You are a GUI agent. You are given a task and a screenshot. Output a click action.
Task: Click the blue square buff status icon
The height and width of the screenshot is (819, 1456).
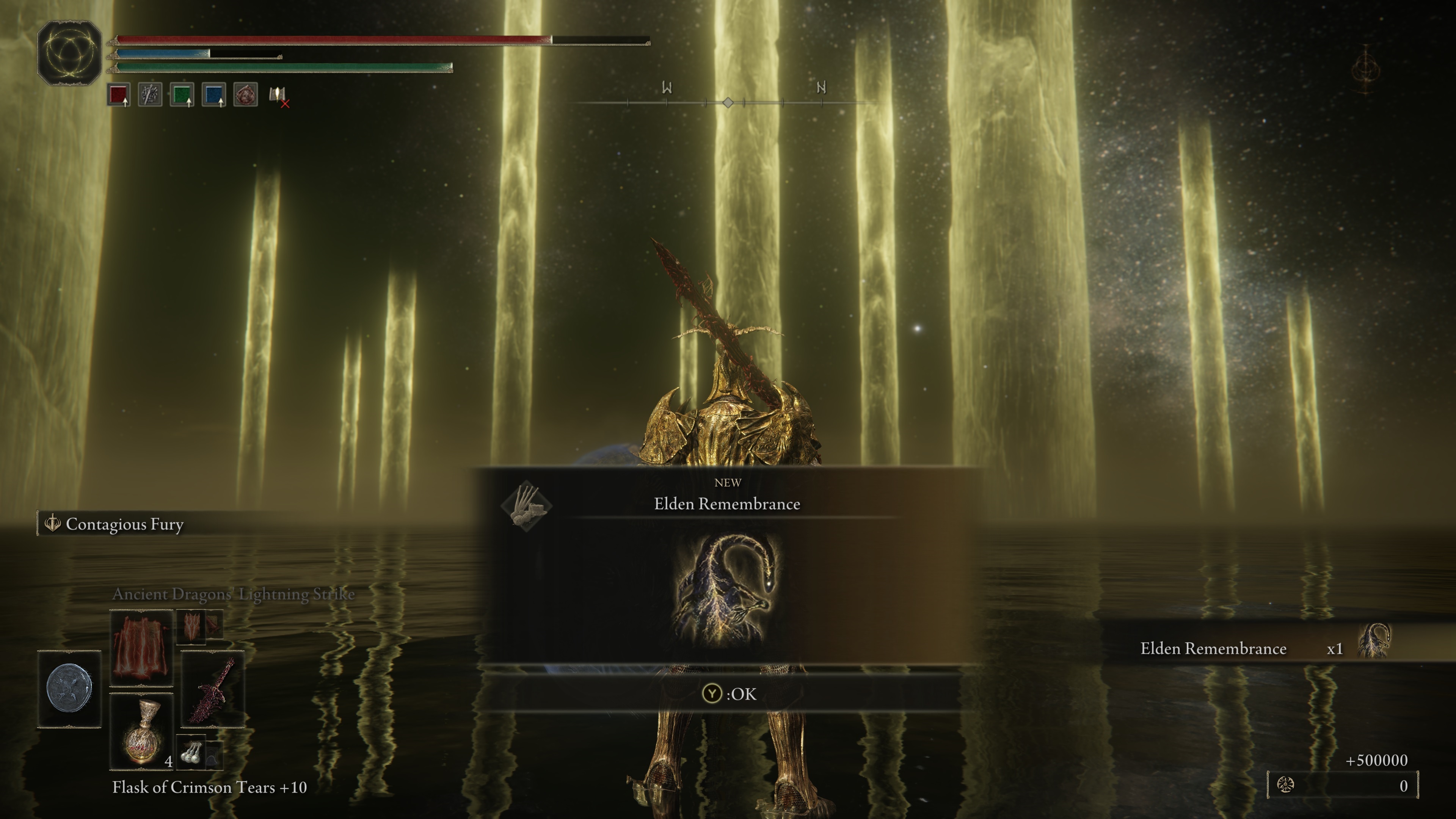[213, 95]
